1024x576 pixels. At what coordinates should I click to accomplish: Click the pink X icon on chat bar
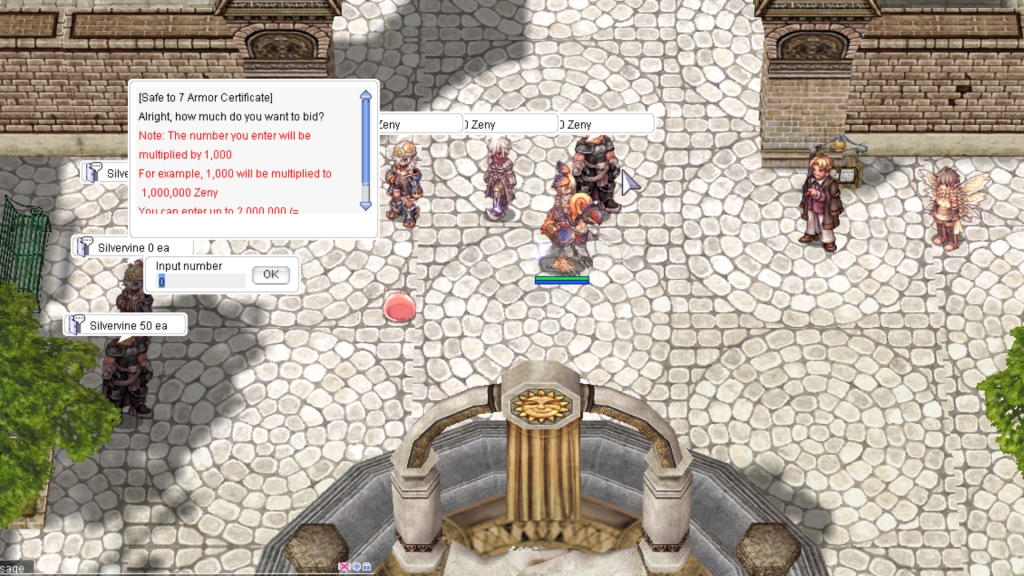(344, 567)
